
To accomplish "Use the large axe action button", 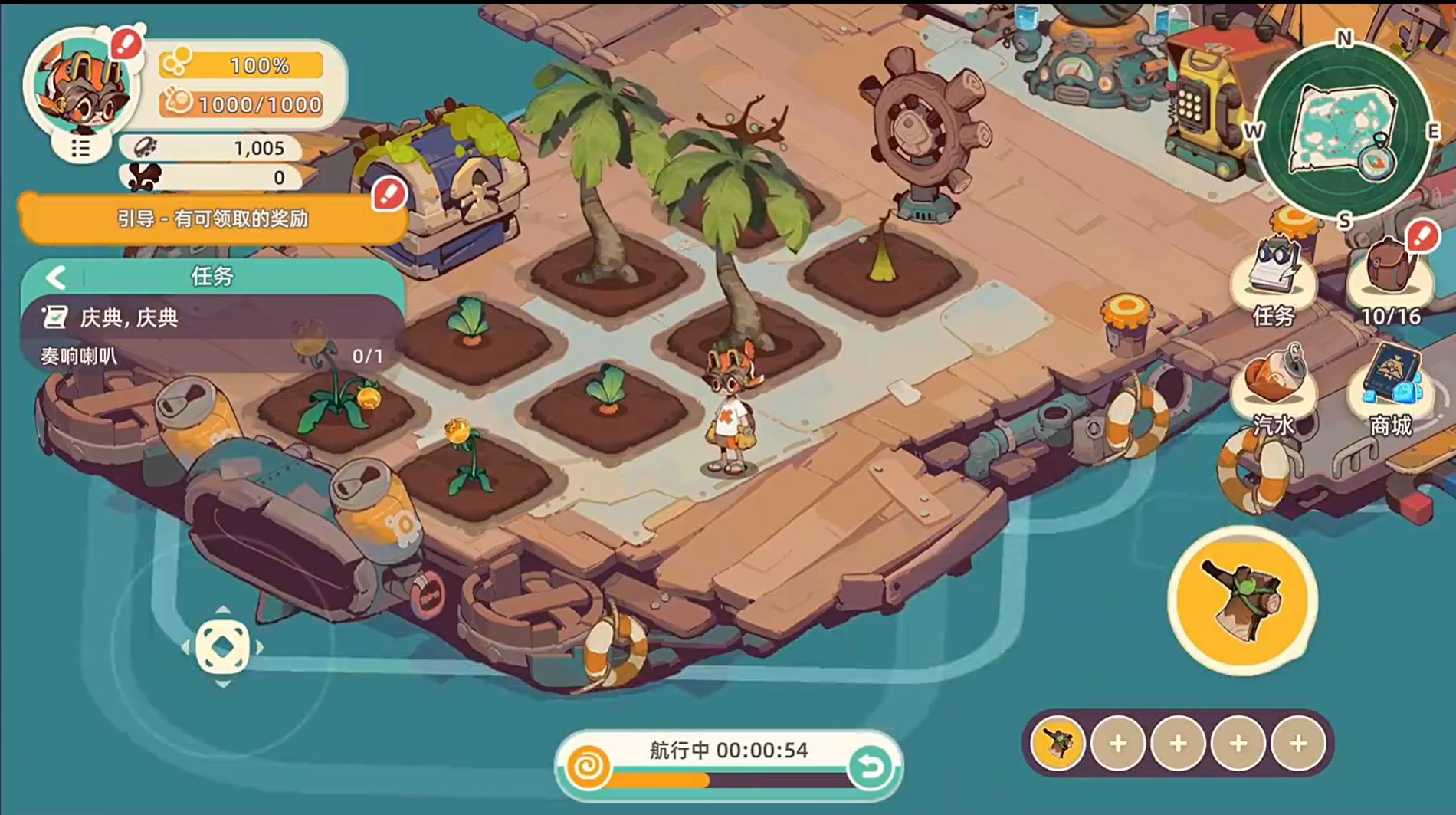I will [1242, 600].
